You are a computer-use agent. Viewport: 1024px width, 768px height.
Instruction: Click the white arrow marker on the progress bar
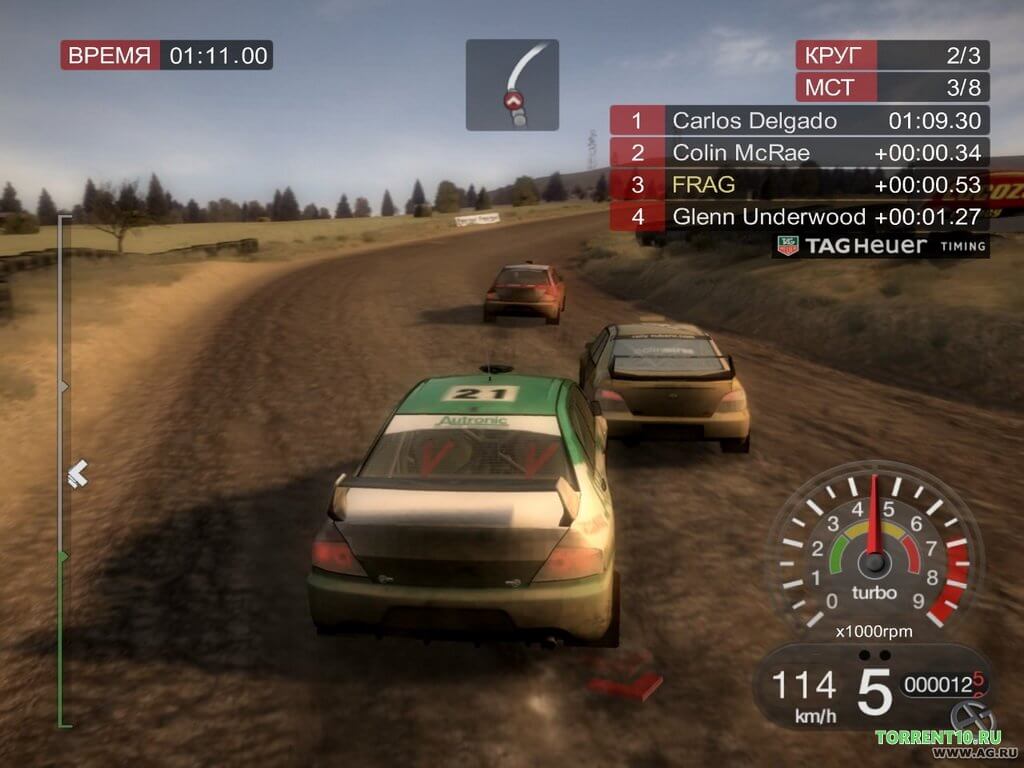[x=77, y=473]
